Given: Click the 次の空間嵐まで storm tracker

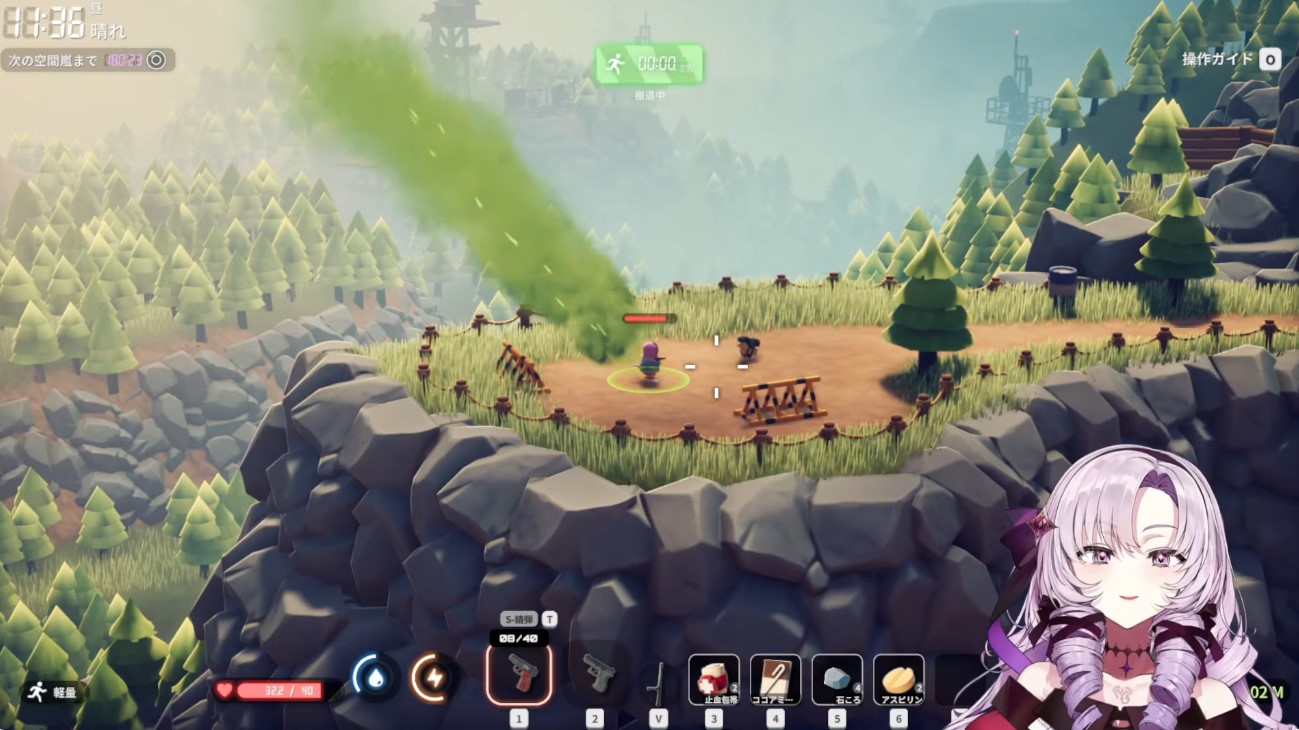Looking at the screenshot, I should [x=87, y=60].
